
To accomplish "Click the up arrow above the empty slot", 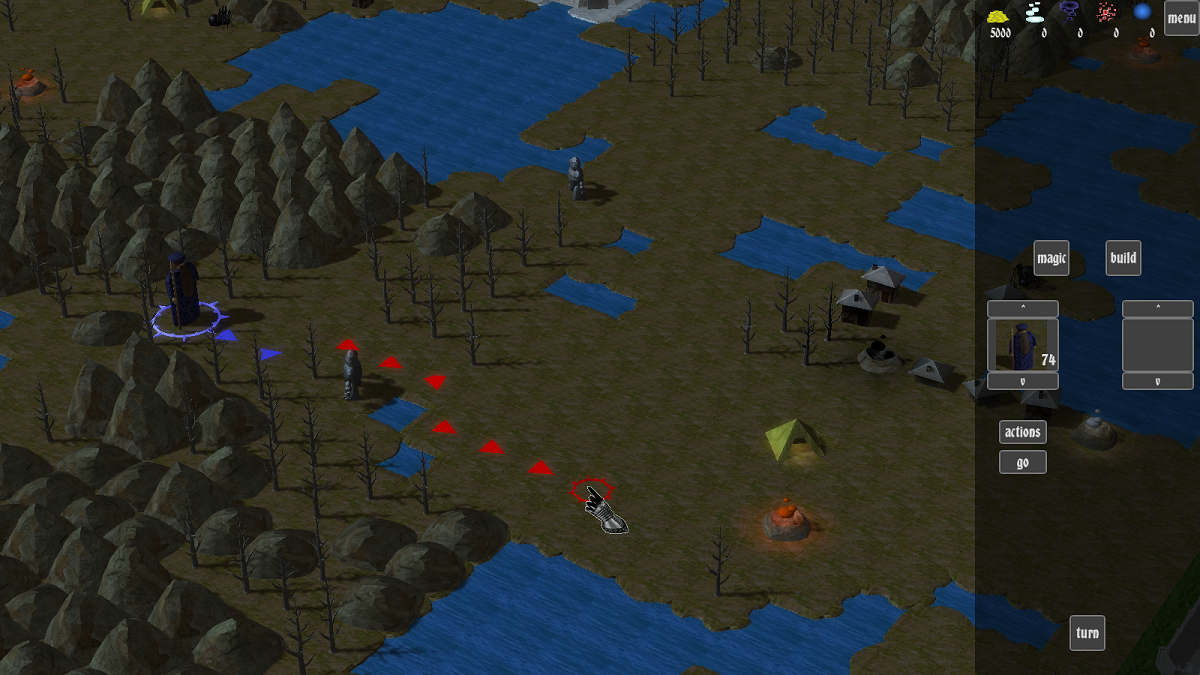I will (1157, 309).
